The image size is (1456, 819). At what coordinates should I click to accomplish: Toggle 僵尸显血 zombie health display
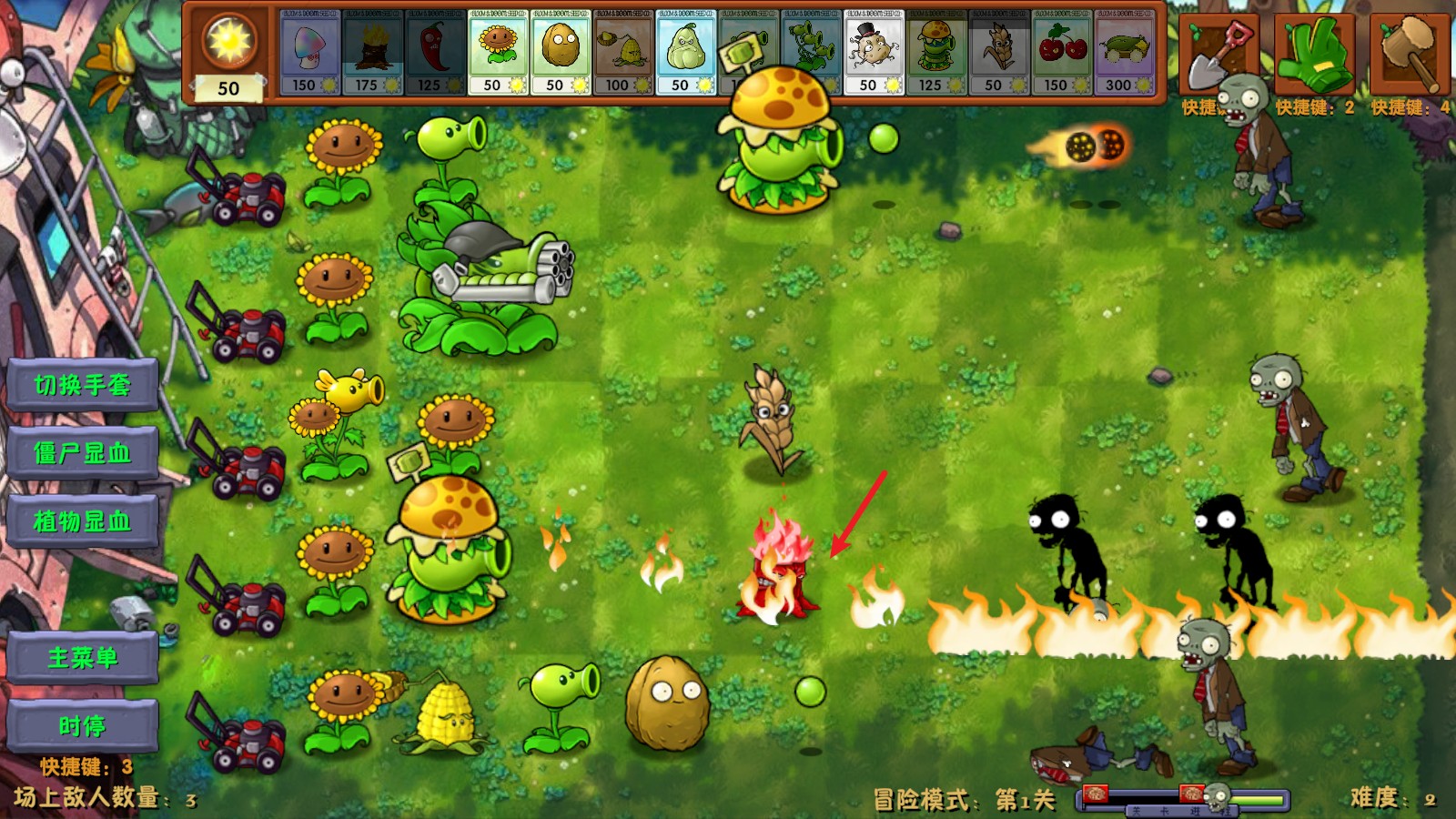80,452
